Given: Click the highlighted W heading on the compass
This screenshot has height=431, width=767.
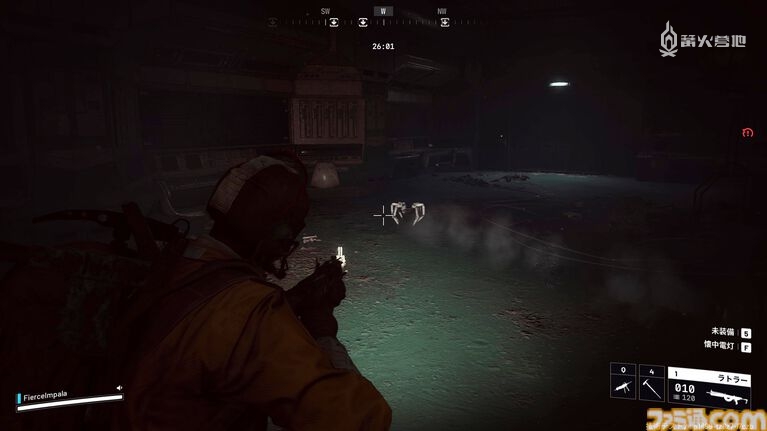Looking at the screenshot, I should (x=382, y=12).
